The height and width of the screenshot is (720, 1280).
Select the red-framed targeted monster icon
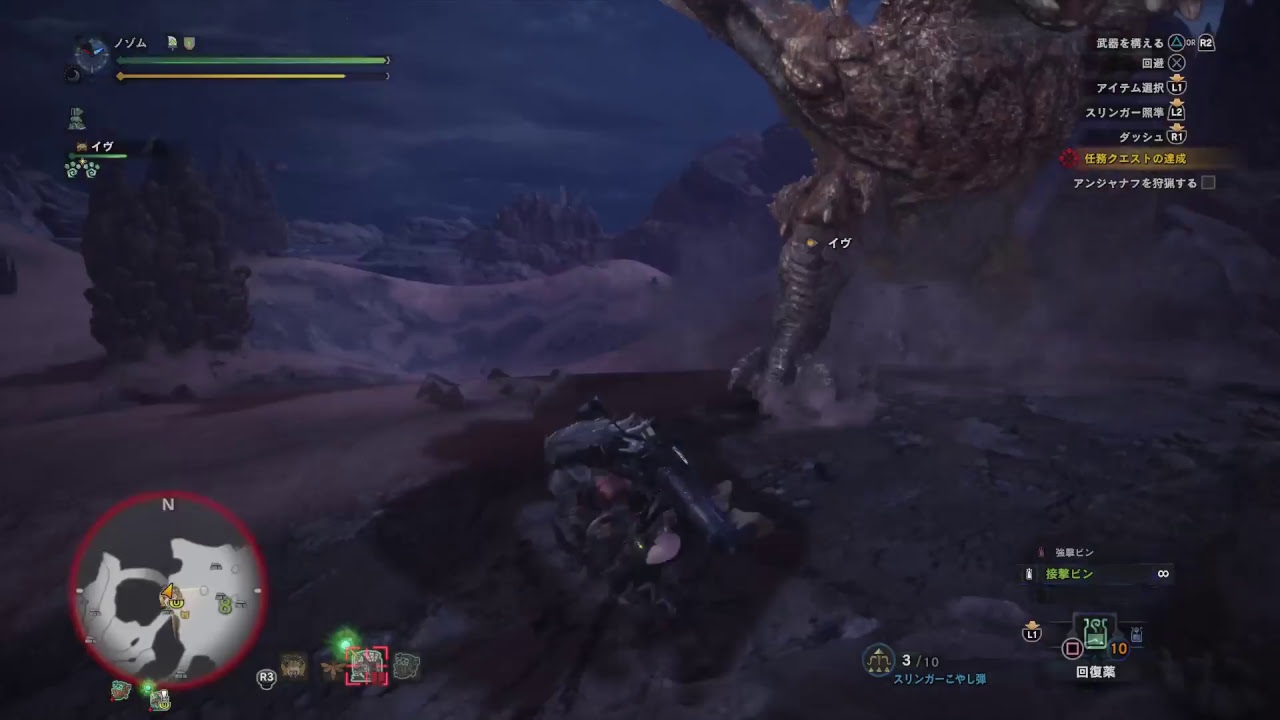(367, 666)
